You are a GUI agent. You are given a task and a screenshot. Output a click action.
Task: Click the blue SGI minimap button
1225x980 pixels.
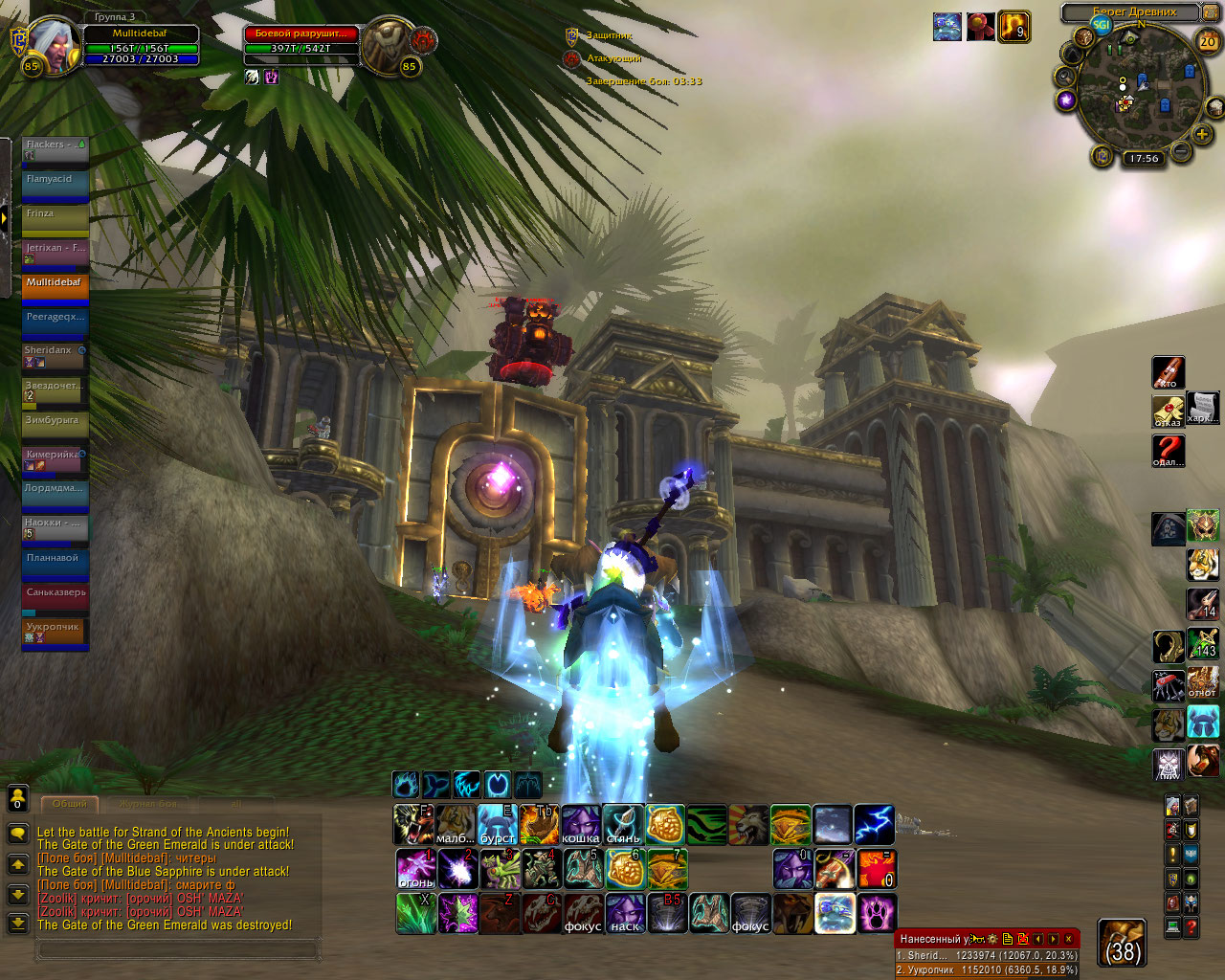click(1102, 25)
